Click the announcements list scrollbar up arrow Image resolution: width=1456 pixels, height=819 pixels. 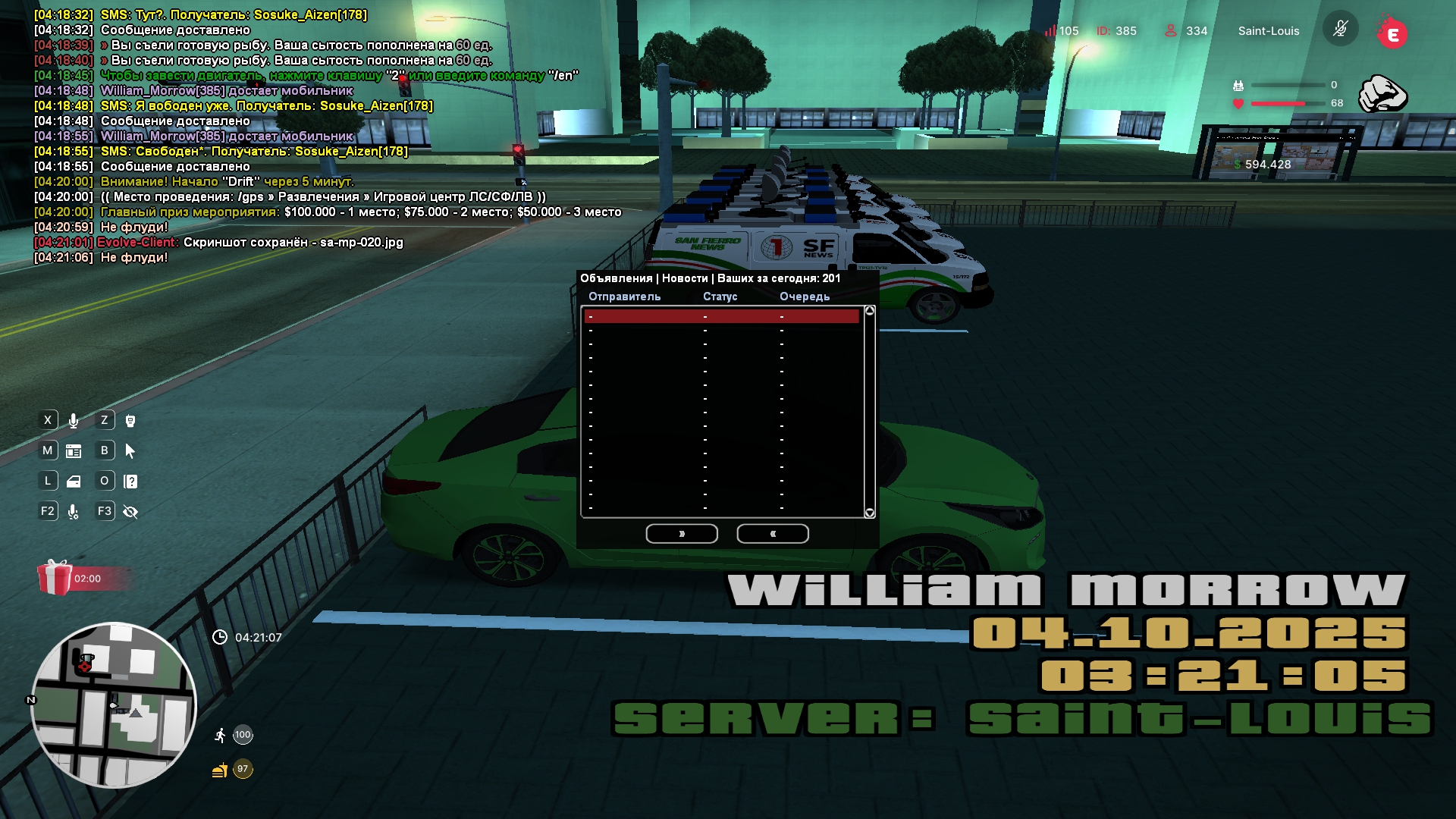[x=870, y=311]
